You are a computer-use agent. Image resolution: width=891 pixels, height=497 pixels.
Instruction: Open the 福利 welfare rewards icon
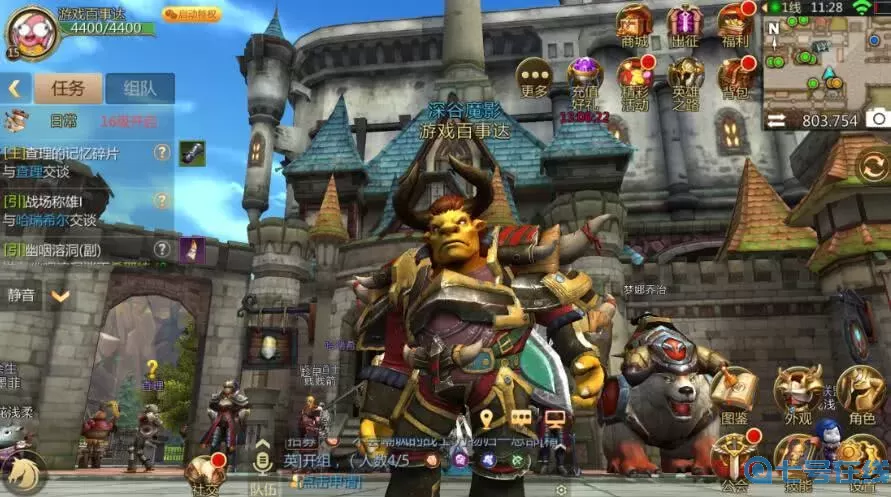tap(736, 24)
